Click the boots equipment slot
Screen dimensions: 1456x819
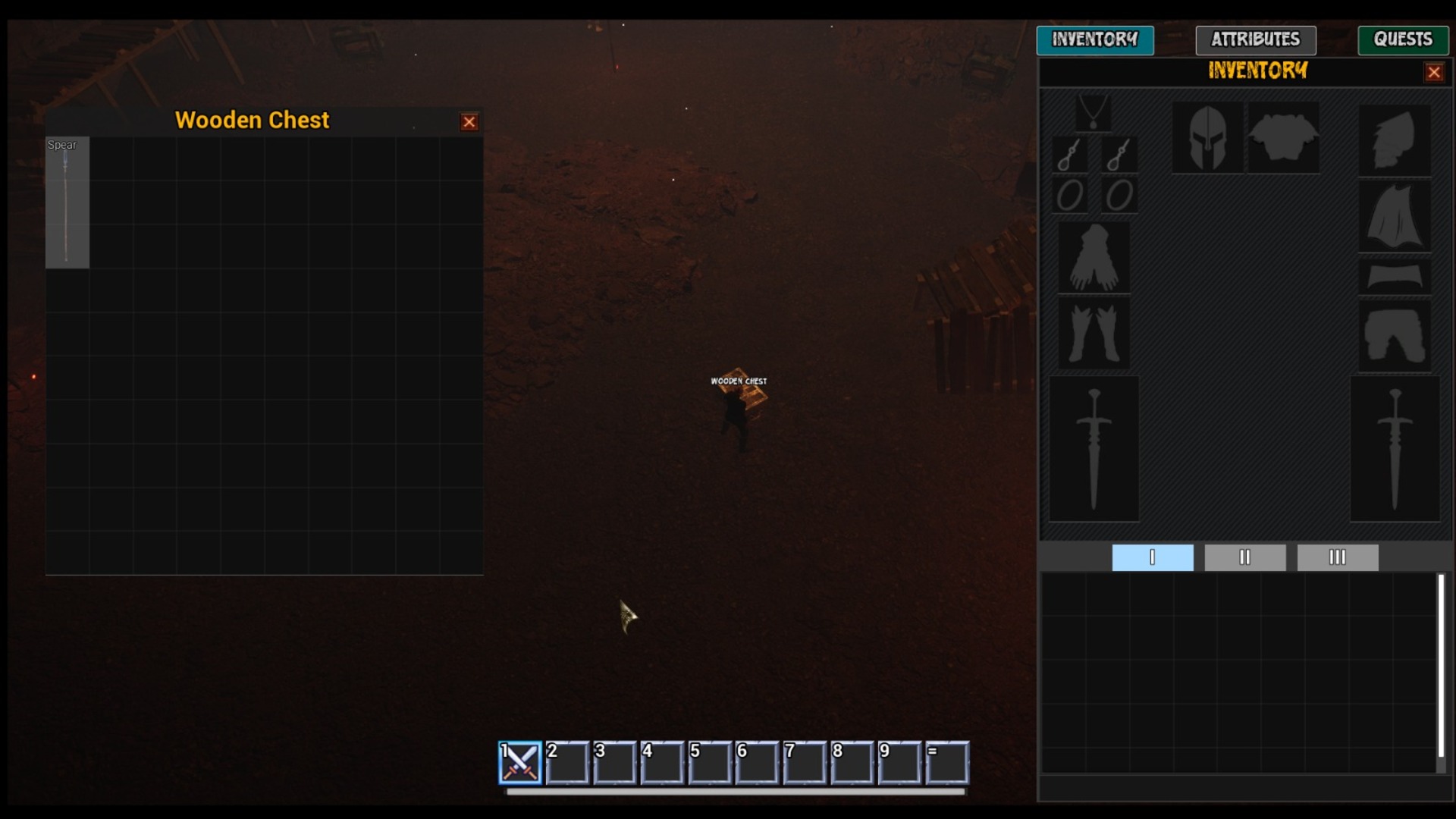click(x=1093, y=333)
